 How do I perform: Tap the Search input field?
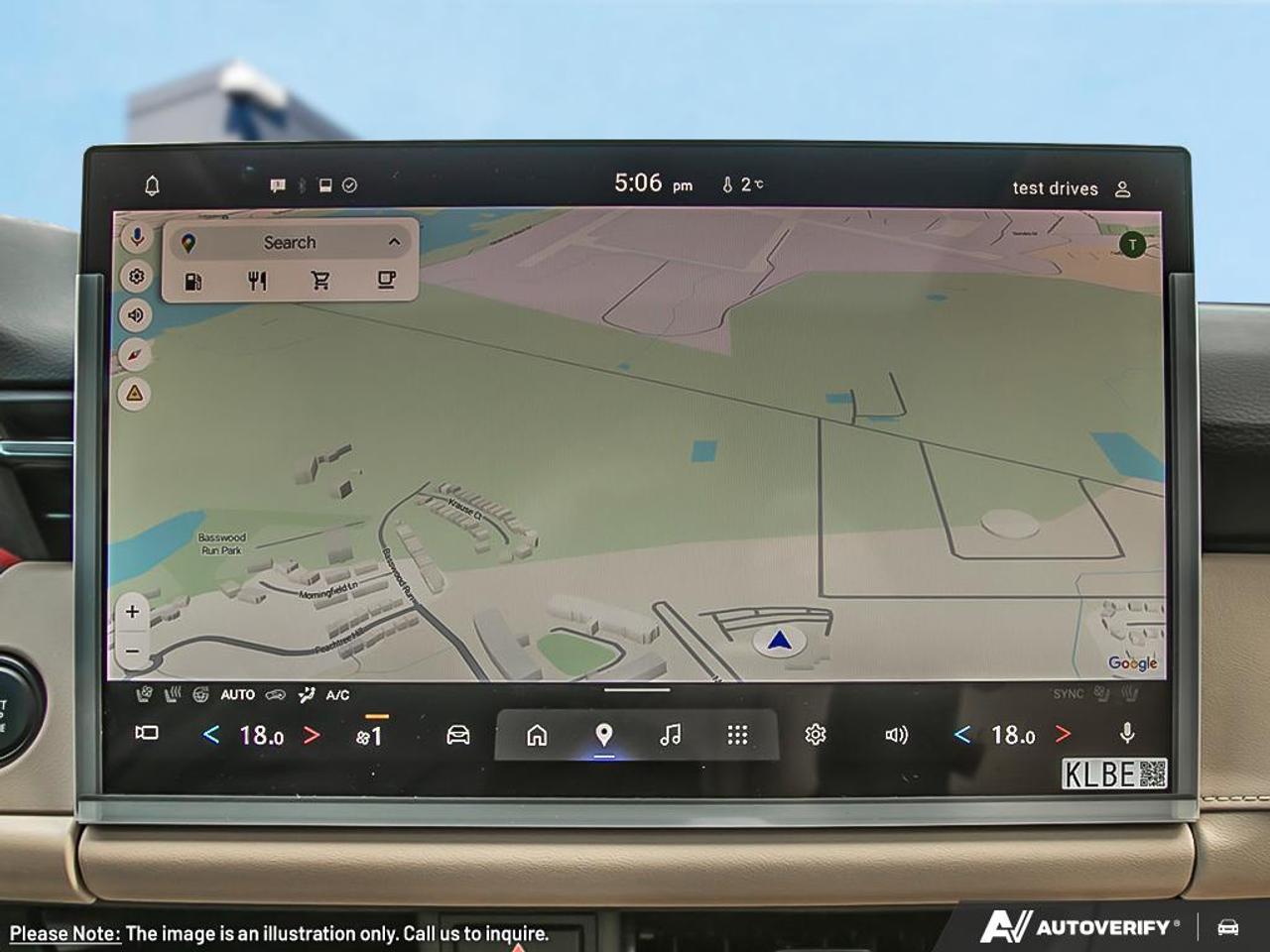coord(288,242)
